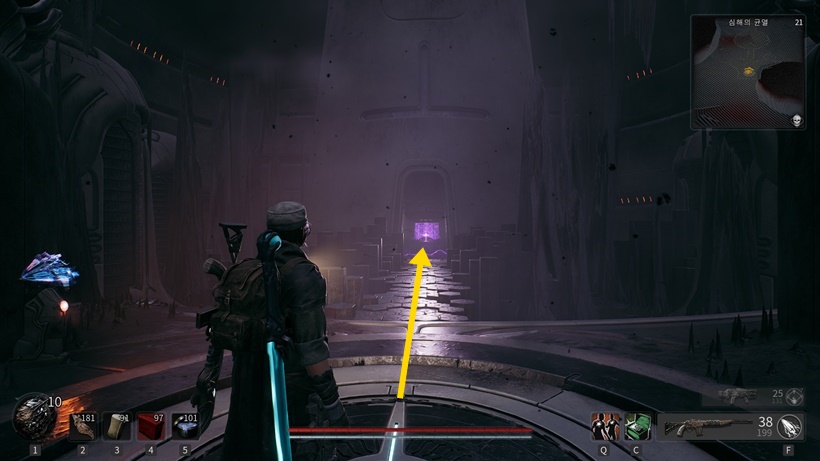Use the silver item with 101 count

click(186, 426)
